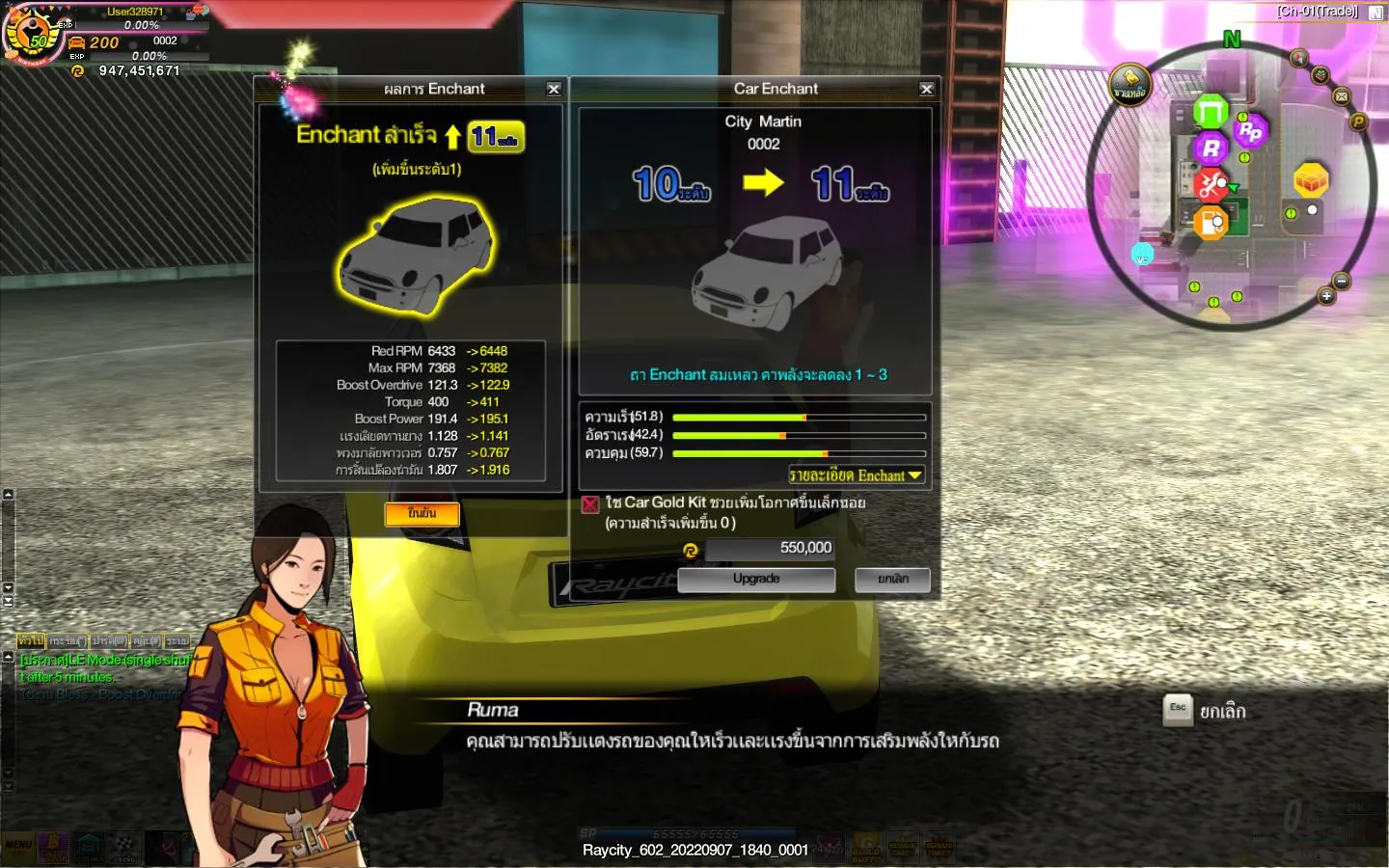The height and width of the screenshot is (868, 1389).
Task: Close the Car Enchant window
Action: pyautogui.click(x=926, y=89)
